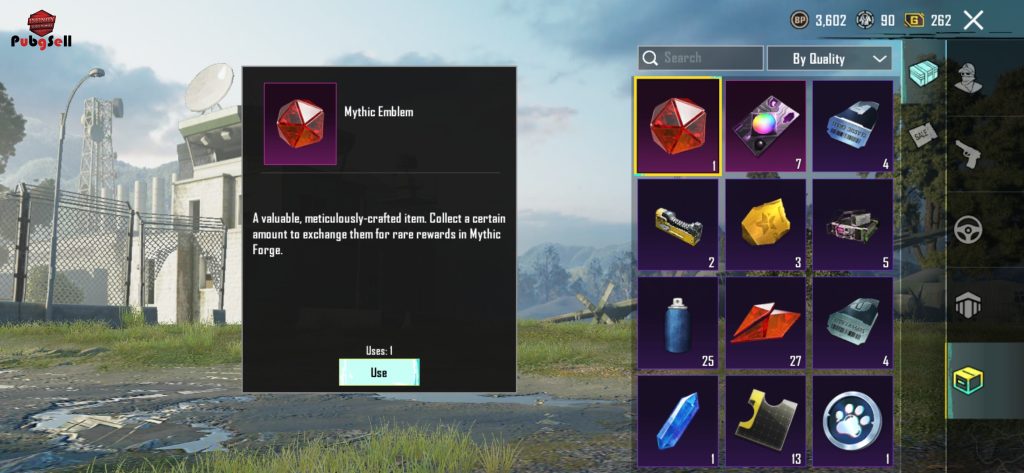
Task: Choose the paw print token item
Action: (x=852, y=420)
